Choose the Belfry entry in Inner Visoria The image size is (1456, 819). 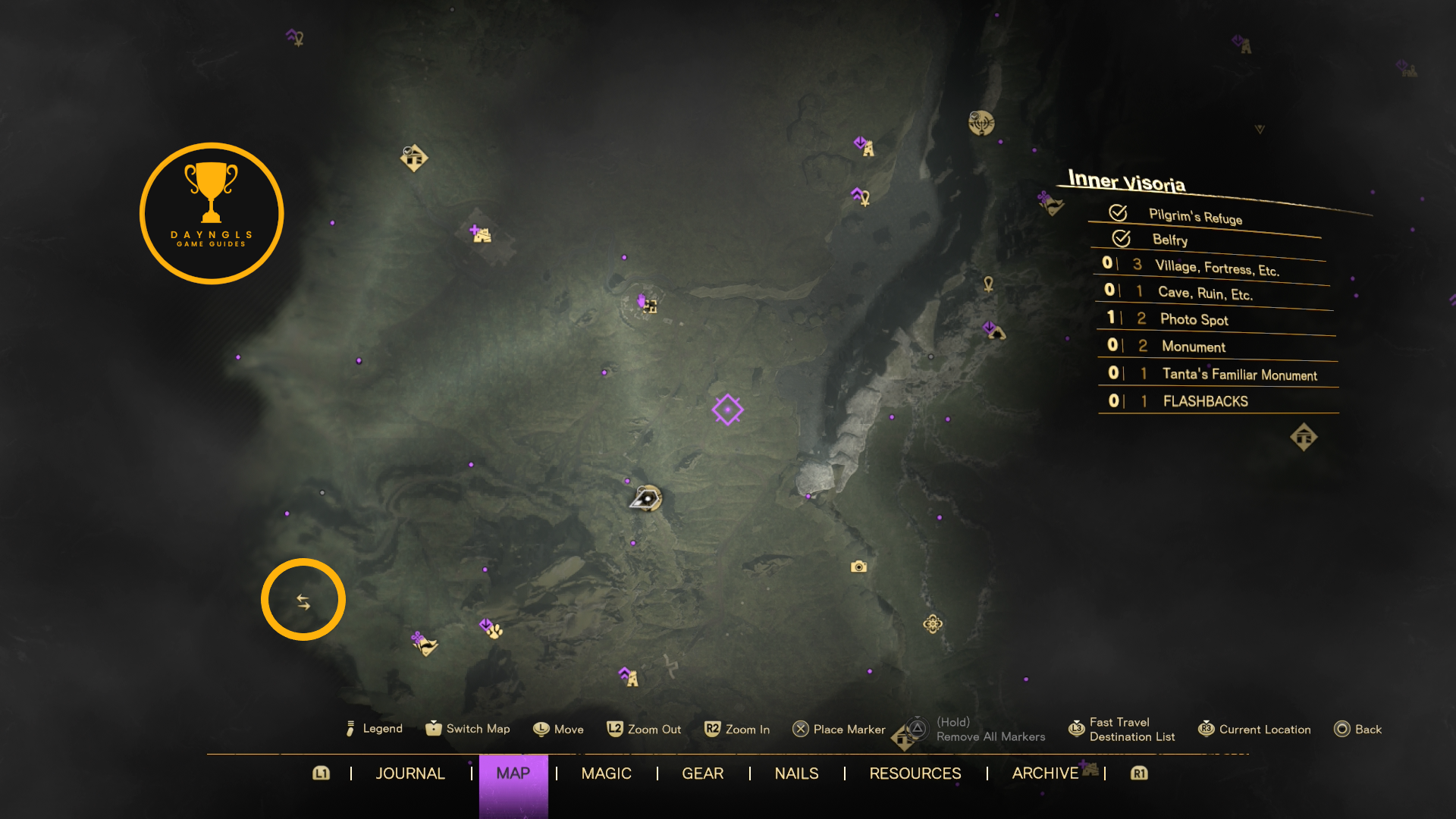click(1170, 240)
